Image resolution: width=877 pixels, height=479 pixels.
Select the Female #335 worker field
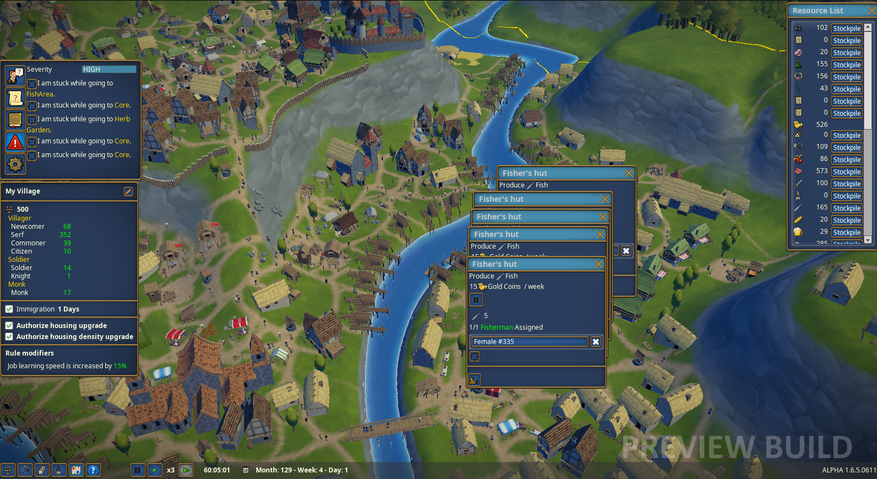point(529,342)
